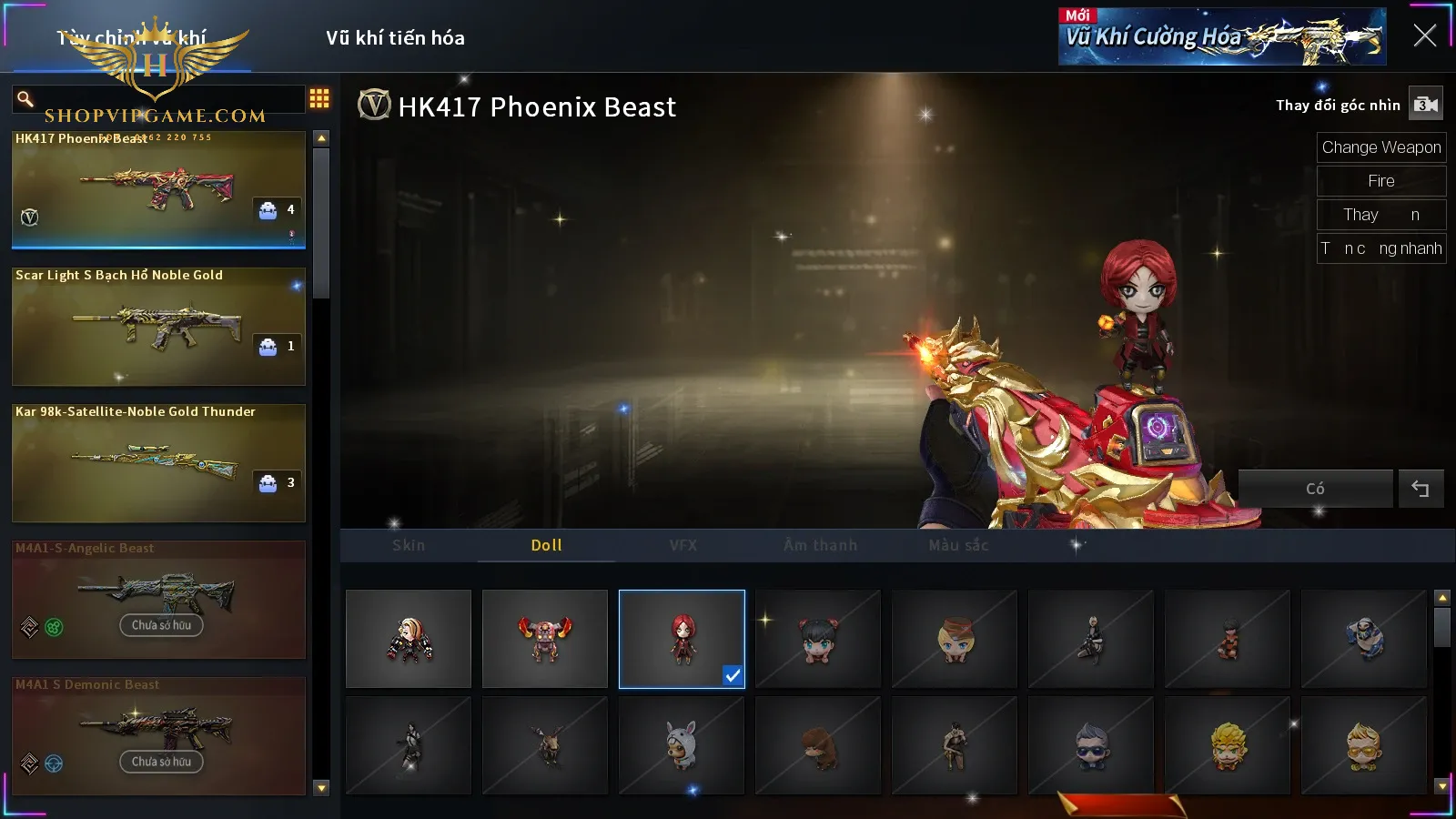This screenshot has width=1456, height=819.
Task: Toggle the 3D camera view angle
Action: pyautogui.click(x=1425, y=105)
